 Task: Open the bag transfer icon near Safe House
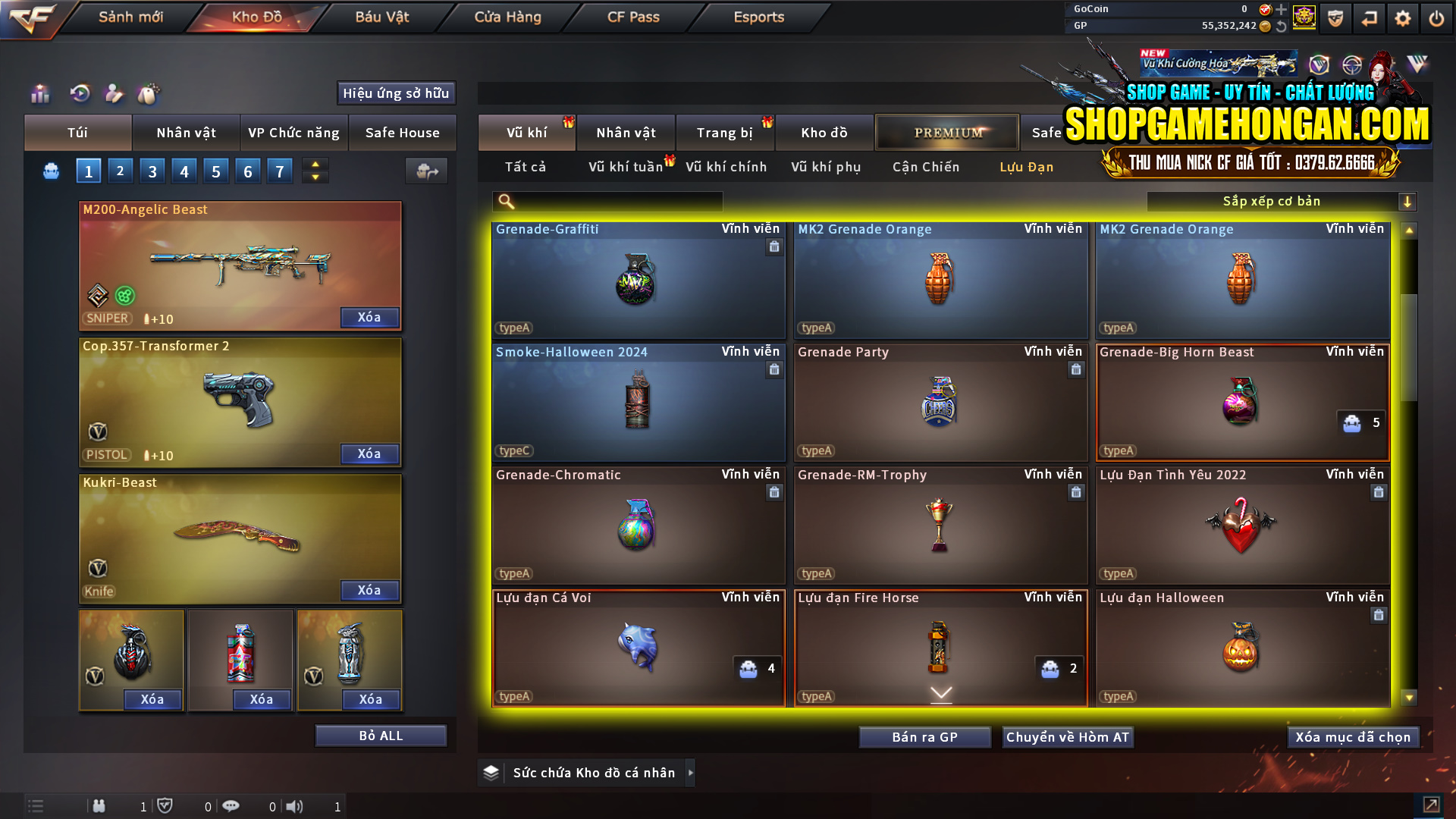[426, 171]
